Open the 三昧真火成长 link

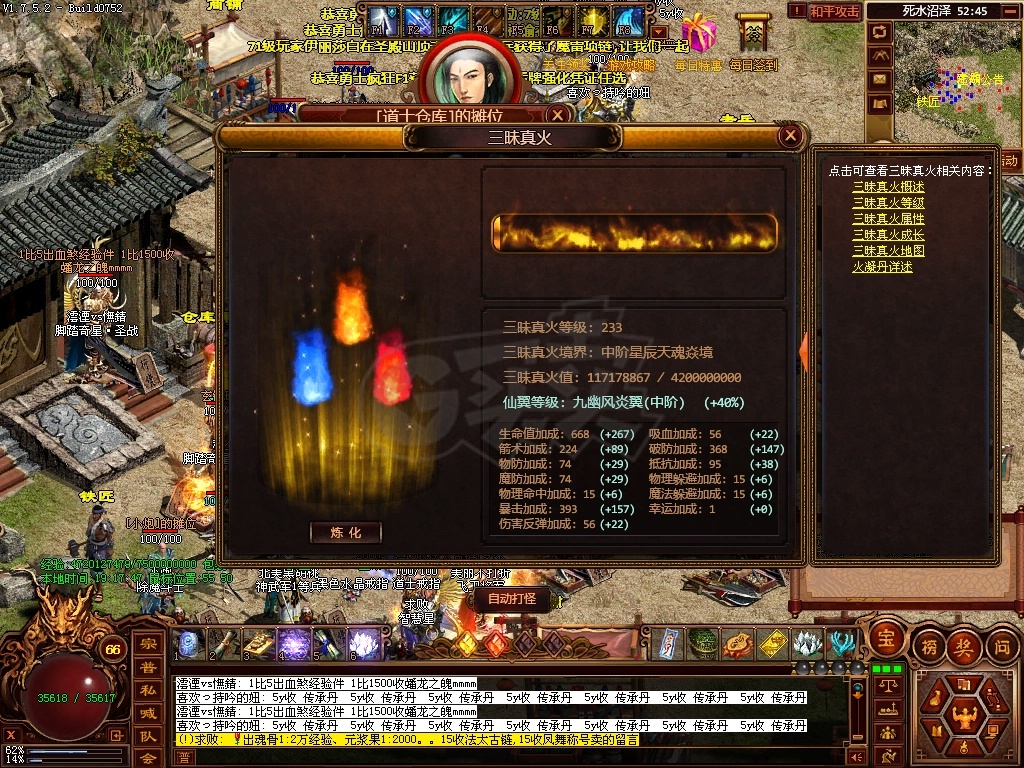[x=888, y=235]
